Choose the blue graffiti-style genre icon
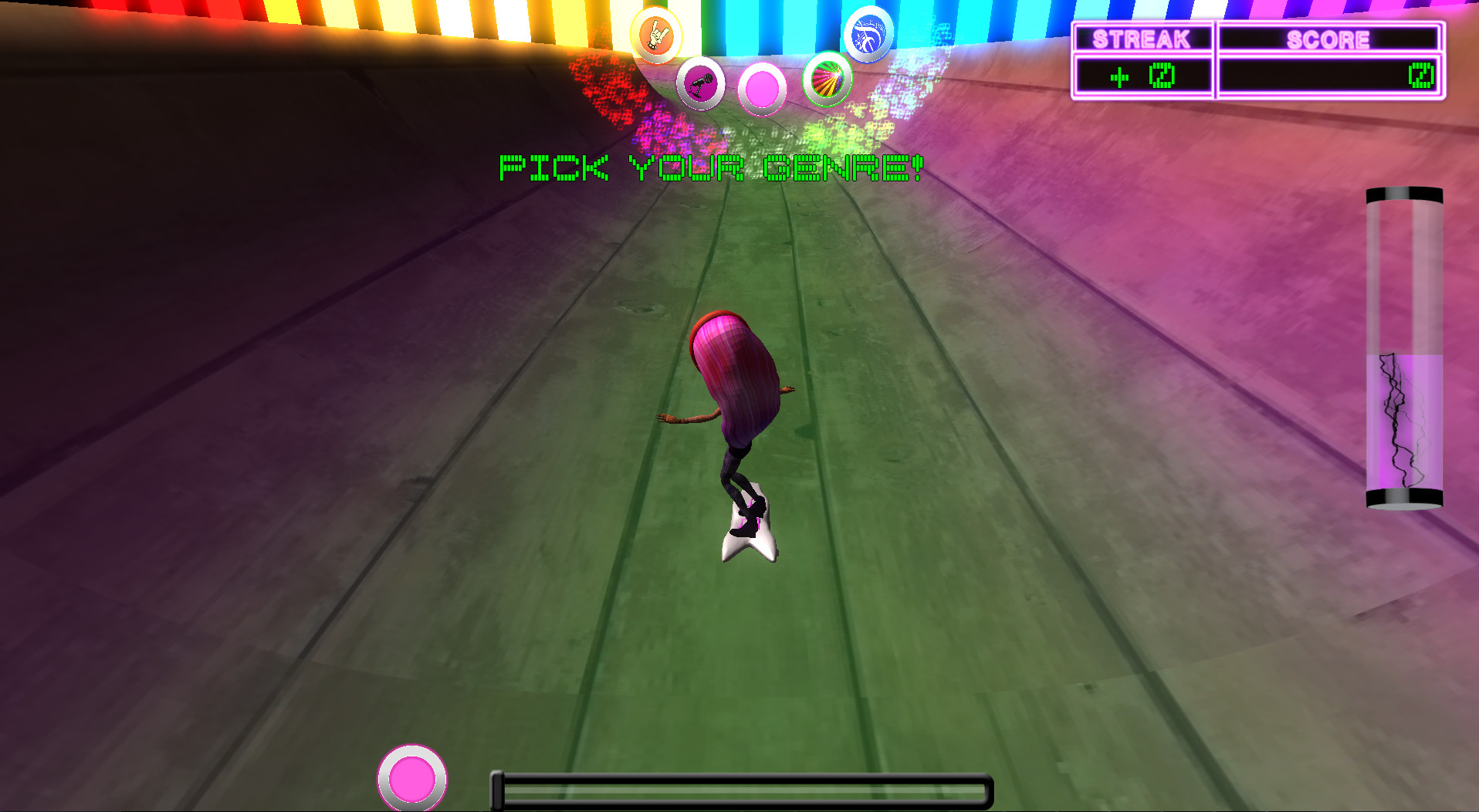This screenshot has height=812, width=1479. coord(869,33)
